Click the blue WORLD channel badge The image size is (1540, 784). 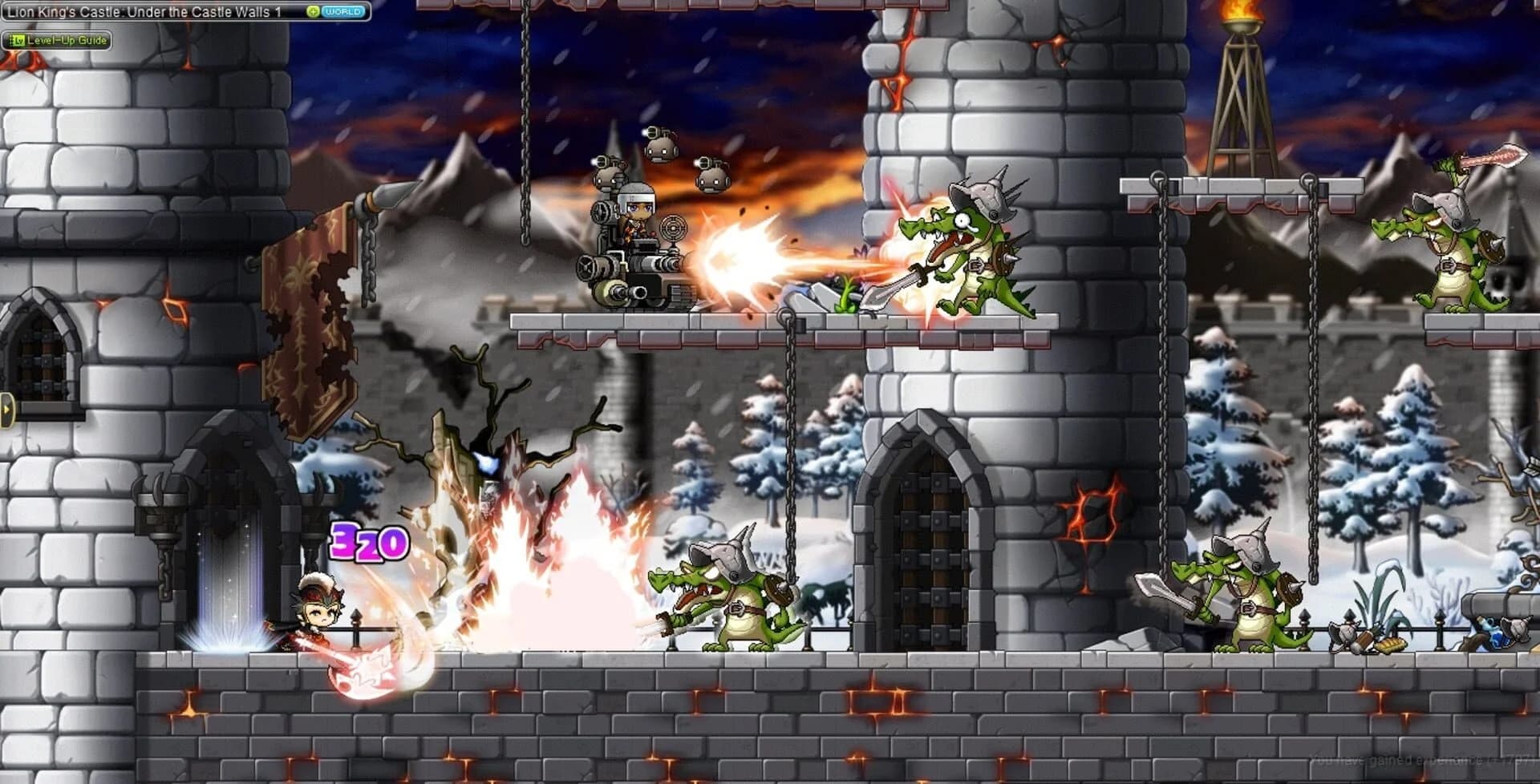tap(342, 12)
